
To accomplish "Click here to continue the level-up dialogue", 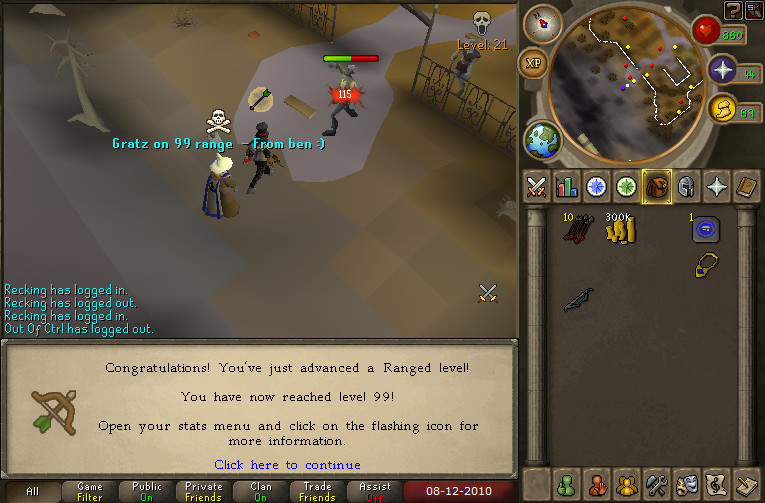I will pyautogui.click(x=287, y=465).
